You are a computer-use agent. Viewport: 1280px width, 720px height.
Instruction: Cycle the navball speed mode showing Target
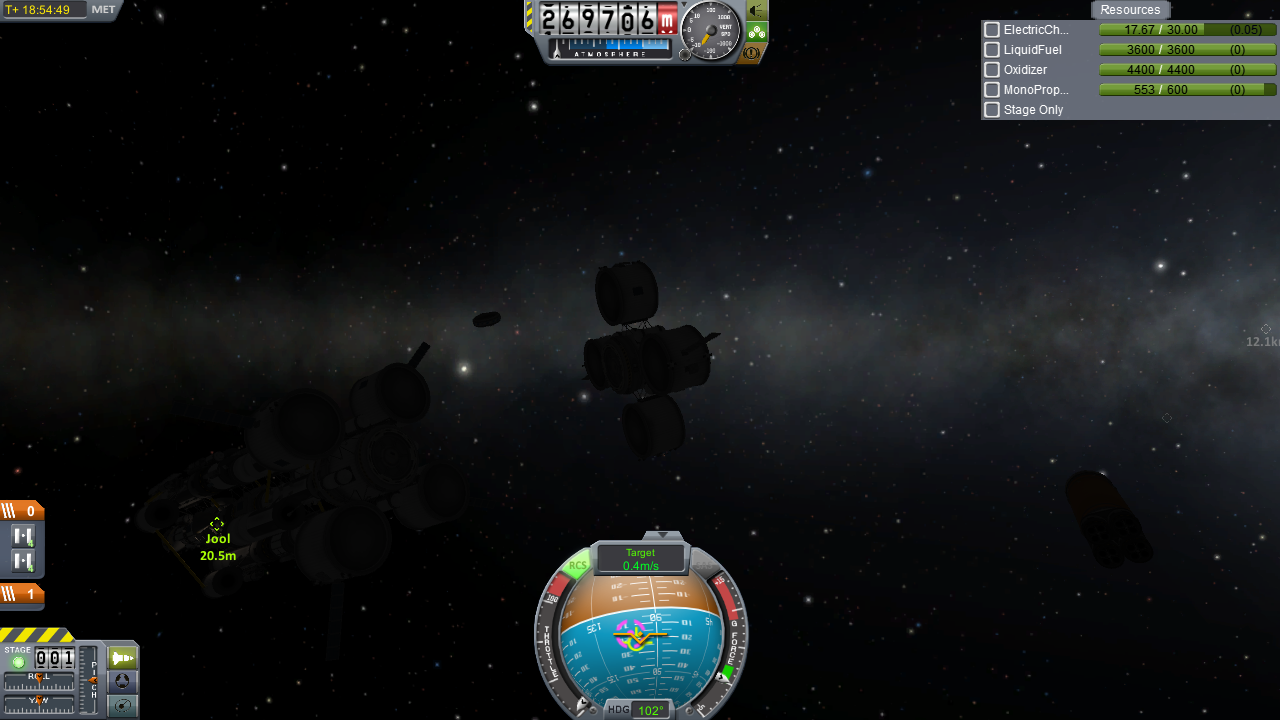click(x=640, y=558)
